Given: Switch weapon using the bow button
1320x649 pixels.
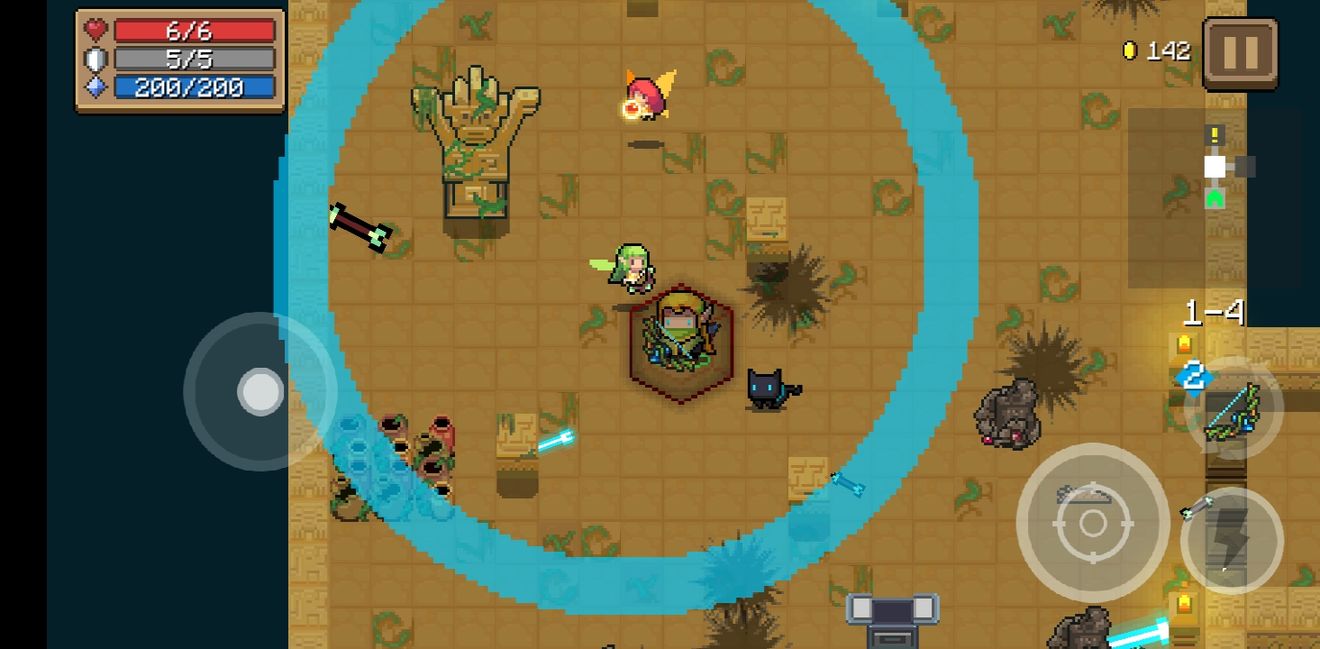Looking at the screenshot, I should 1233,409.
